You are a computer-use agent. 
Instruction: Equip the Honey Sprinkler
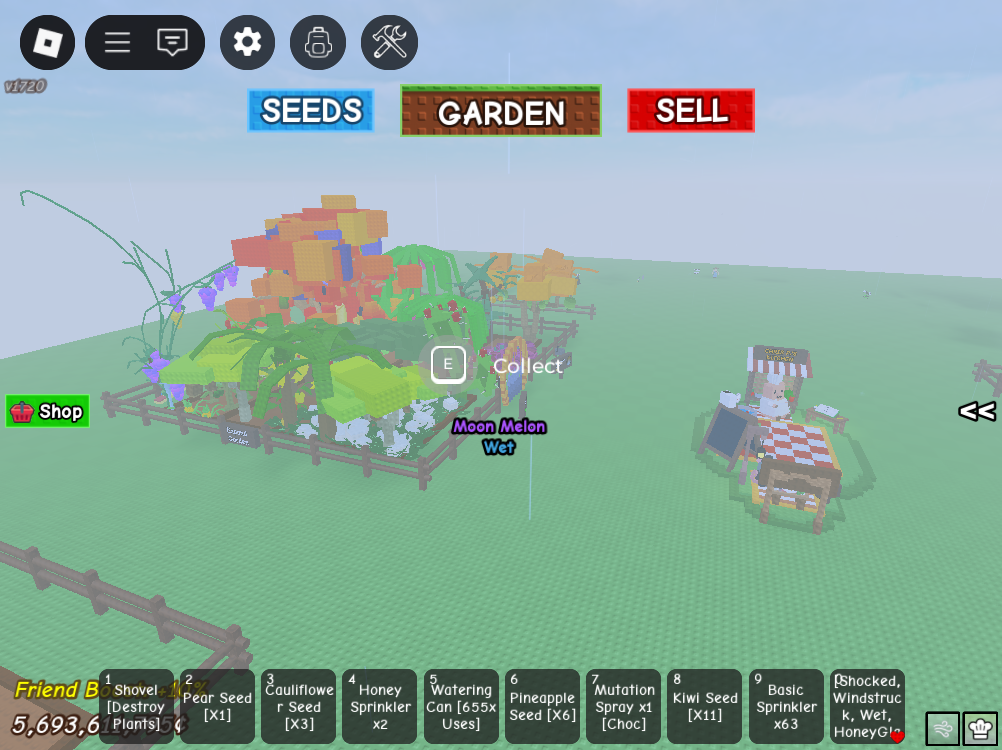pyautogui.click(x=380, y=707)
